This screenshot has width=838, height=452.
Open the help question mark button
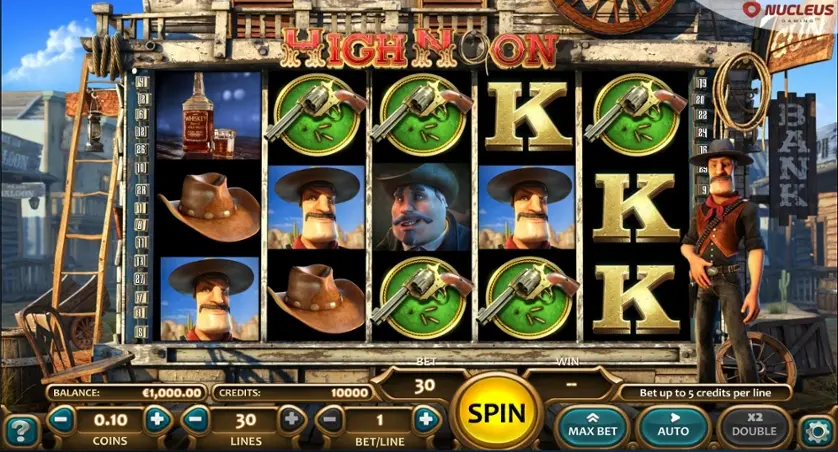click(x=22, y=431)
